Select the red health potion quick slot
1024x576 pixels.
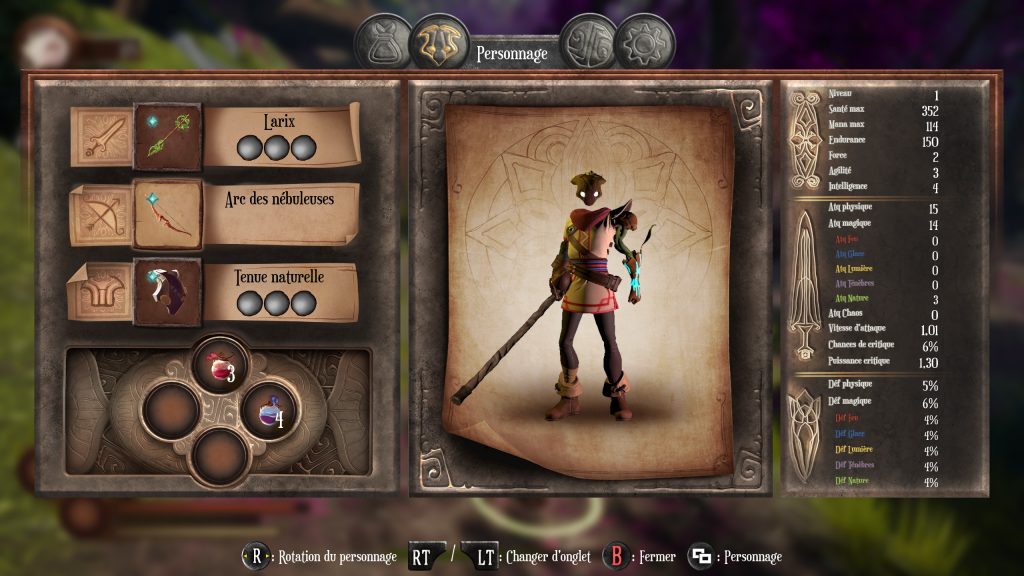tap(220, 365)
